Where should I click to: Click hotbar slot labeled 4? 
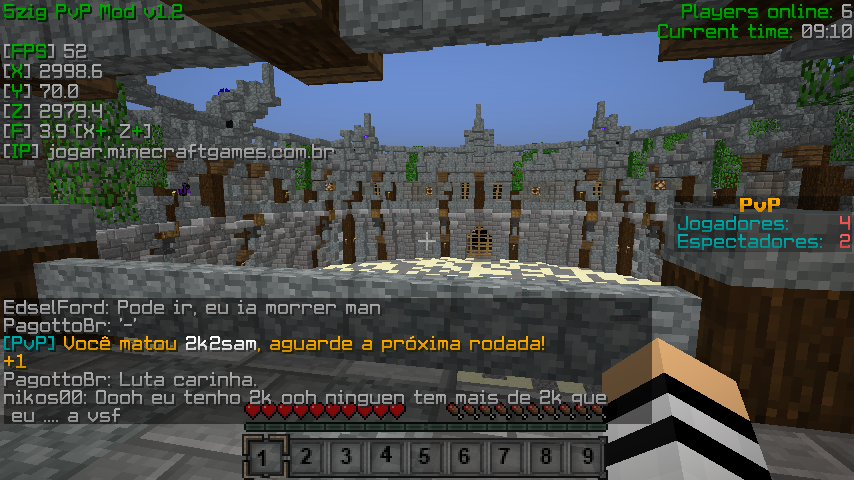coord(385,458)
